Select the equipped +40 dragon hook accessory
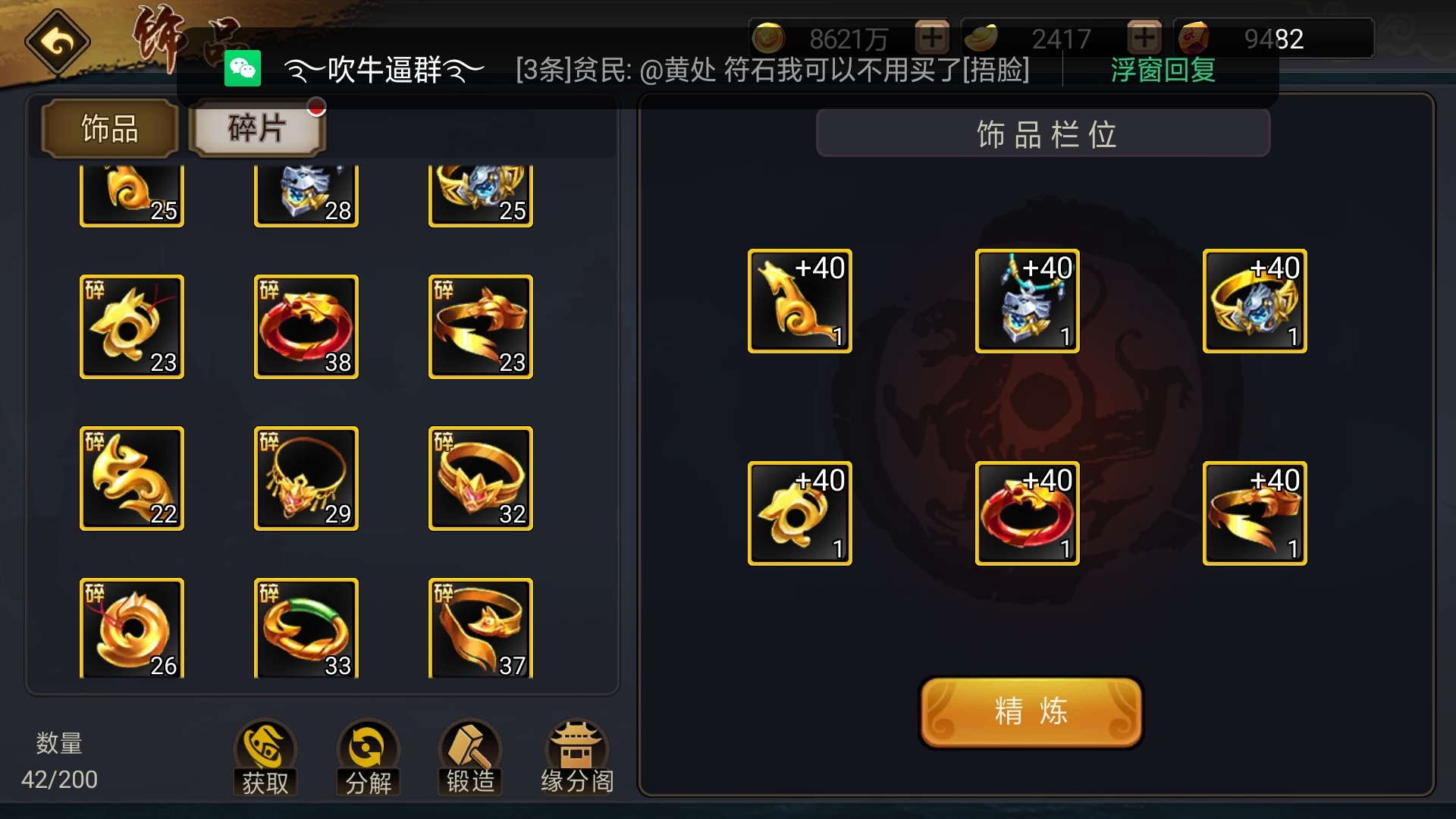The height and width of the screenshot is (819, 1456). pyautogui.click(x=799, y=300)
